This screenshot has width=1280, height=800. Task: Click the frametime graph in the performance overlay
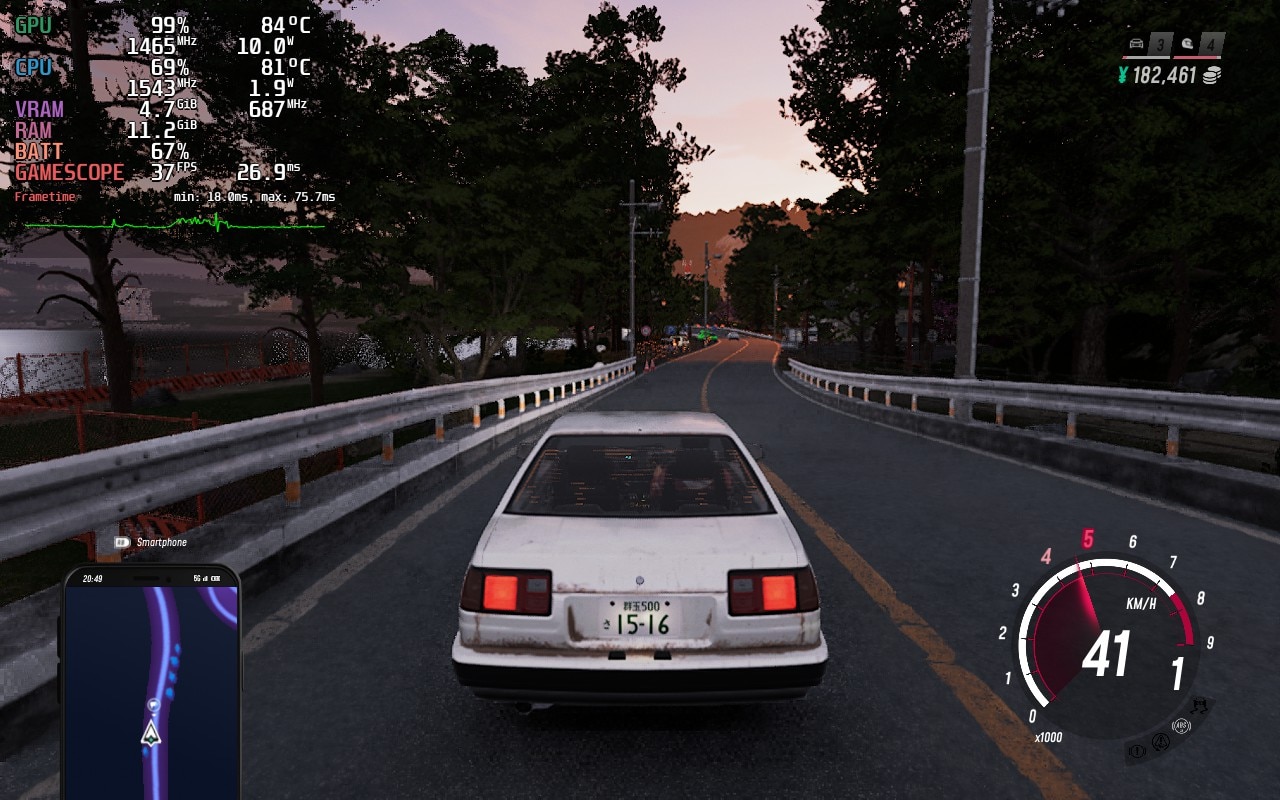[175, 223]
